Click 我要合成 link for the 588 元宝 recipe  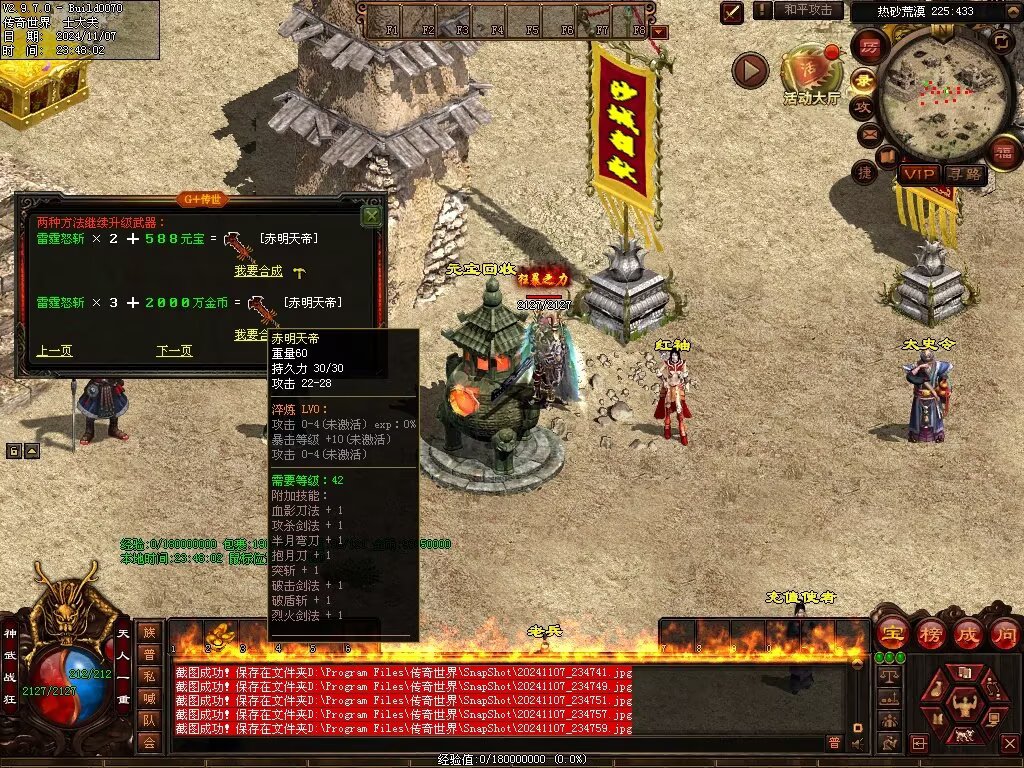point(258,271)
